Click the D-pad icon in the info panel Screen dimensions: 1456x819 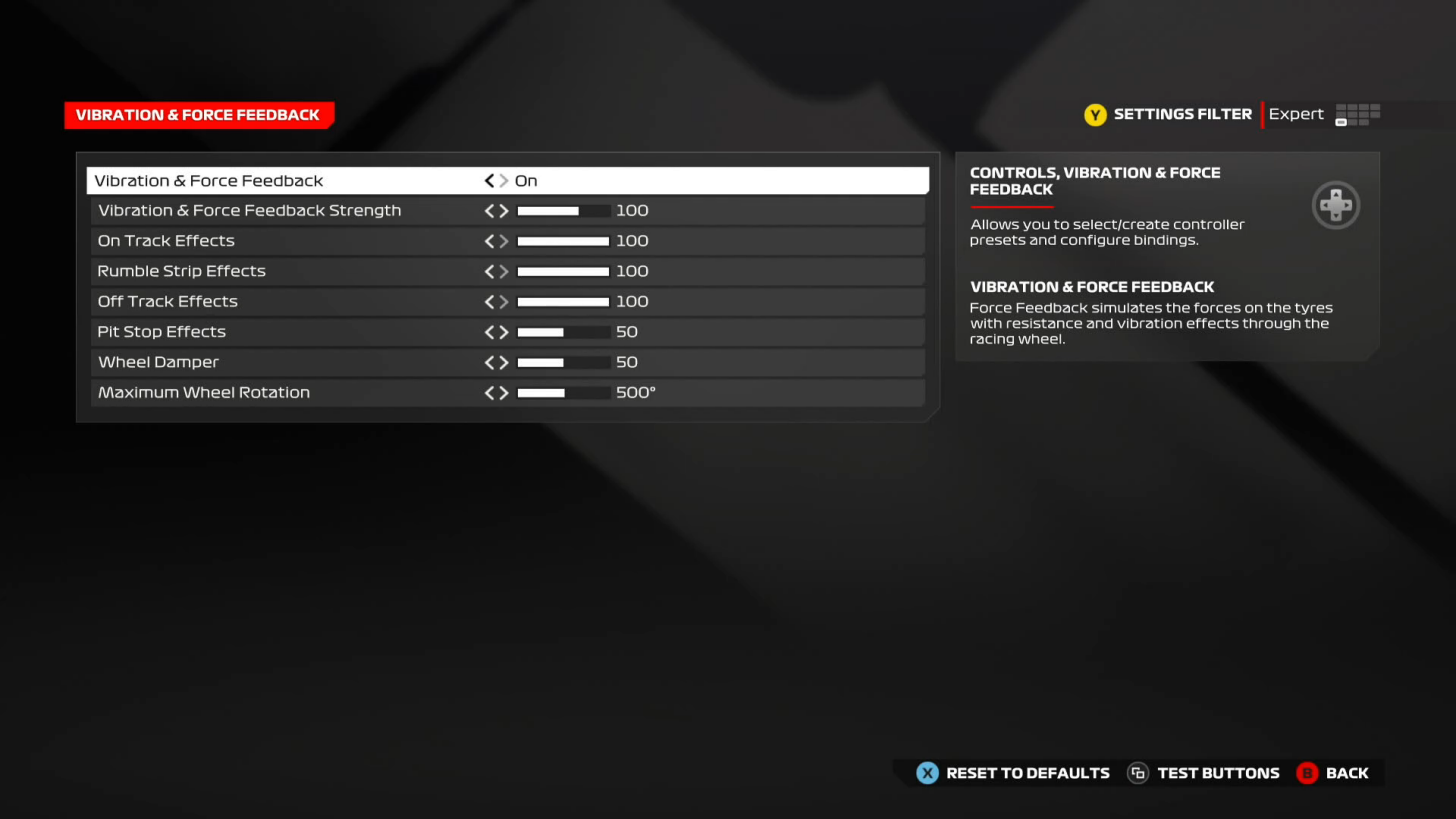click(1336, 205)
